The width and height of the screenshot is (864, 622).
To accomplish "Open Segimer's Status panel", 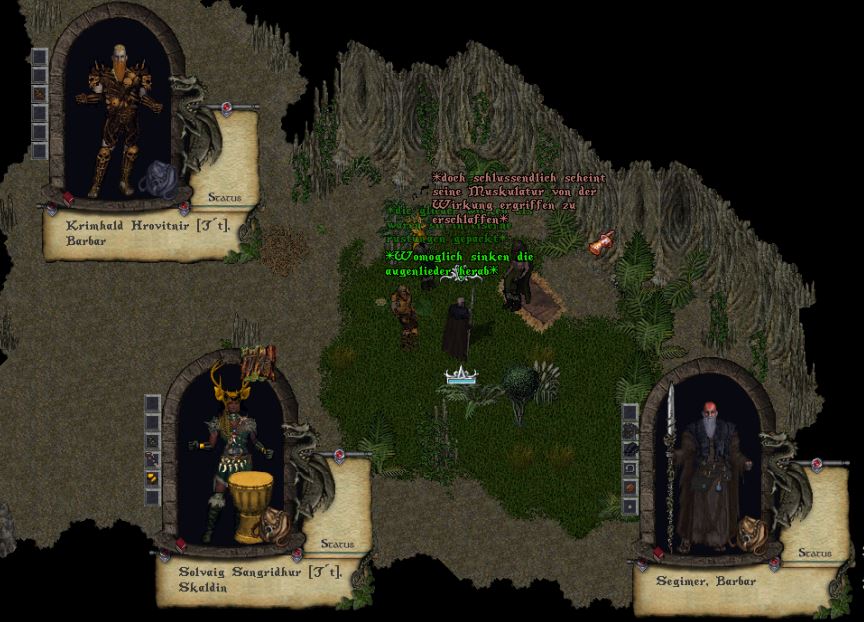I will [815, 553].
